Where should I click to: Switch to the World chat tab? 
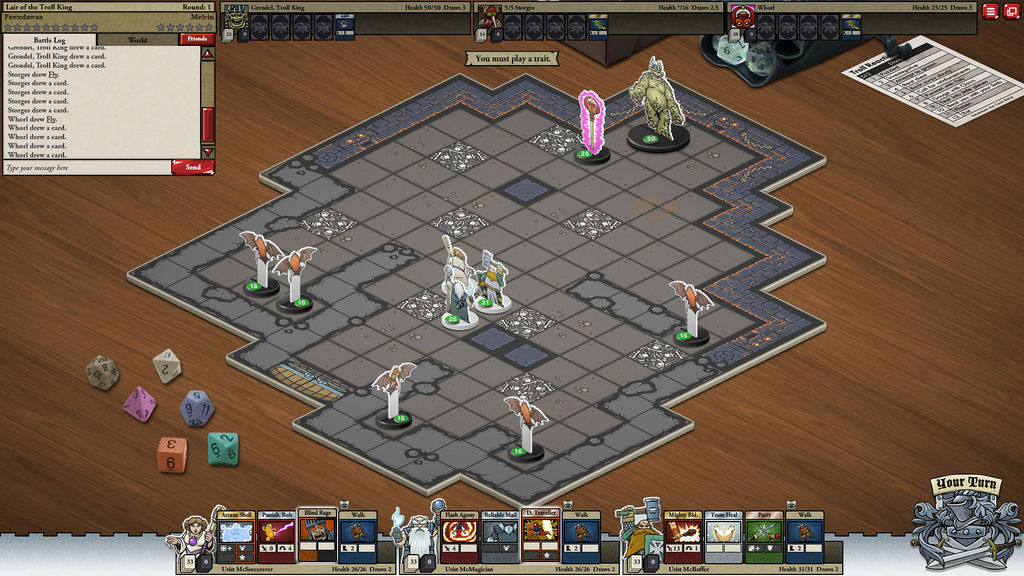pyautogui.click(x=138, y=40)
